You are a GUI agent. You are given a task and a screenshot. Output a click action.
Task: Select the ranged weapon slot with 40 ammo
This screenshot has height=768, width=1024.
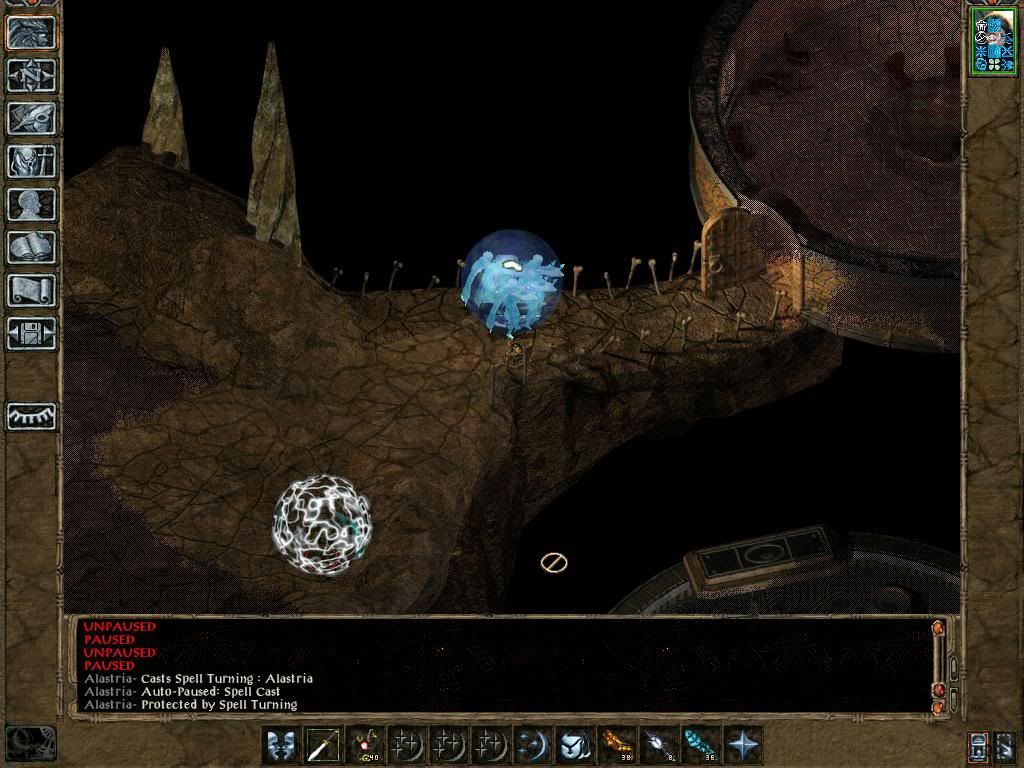point(367,745)
